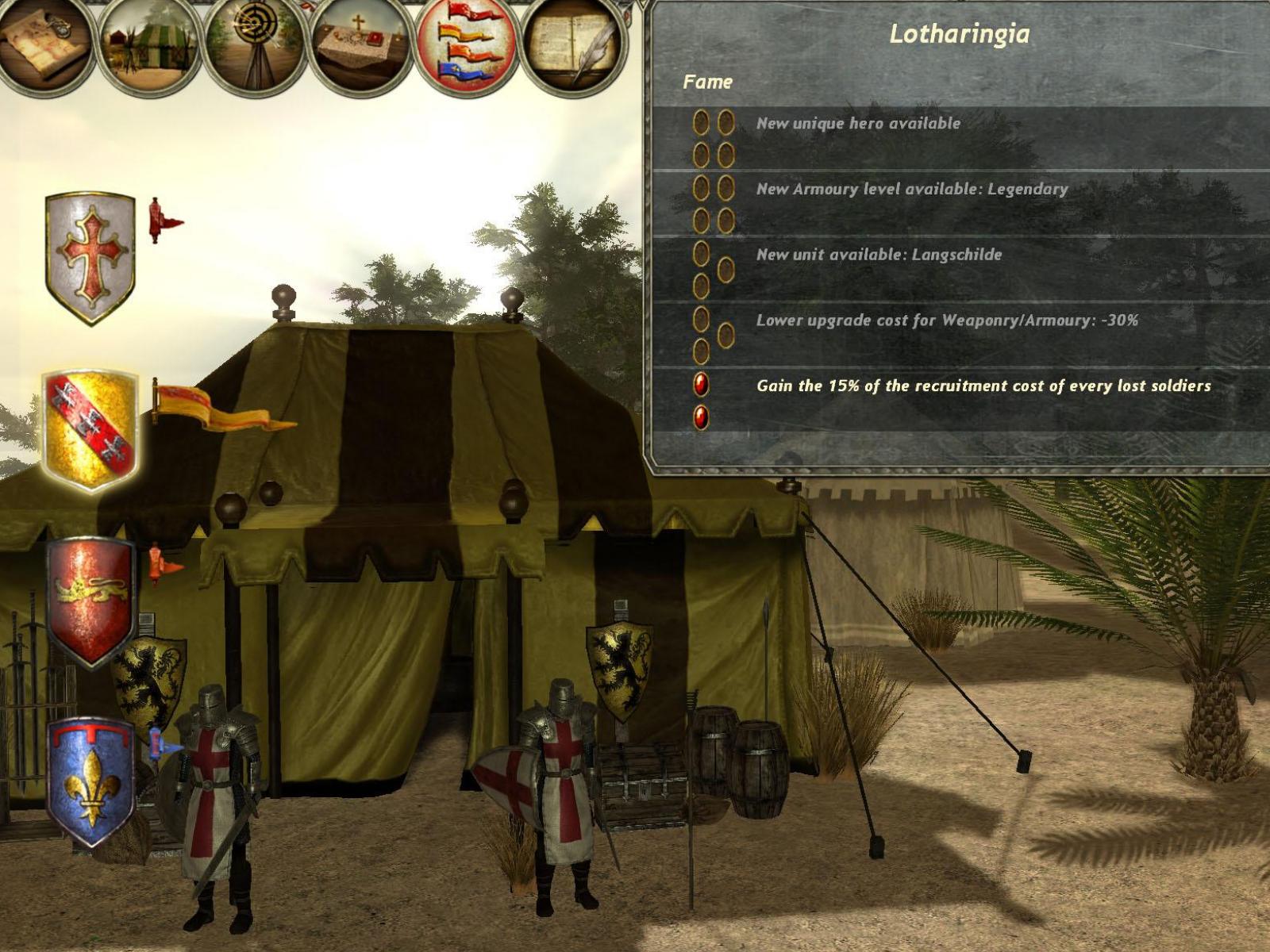This screenshot has width=1270, height=952.
Task: Click the Fame heading label
Action: 709,81
